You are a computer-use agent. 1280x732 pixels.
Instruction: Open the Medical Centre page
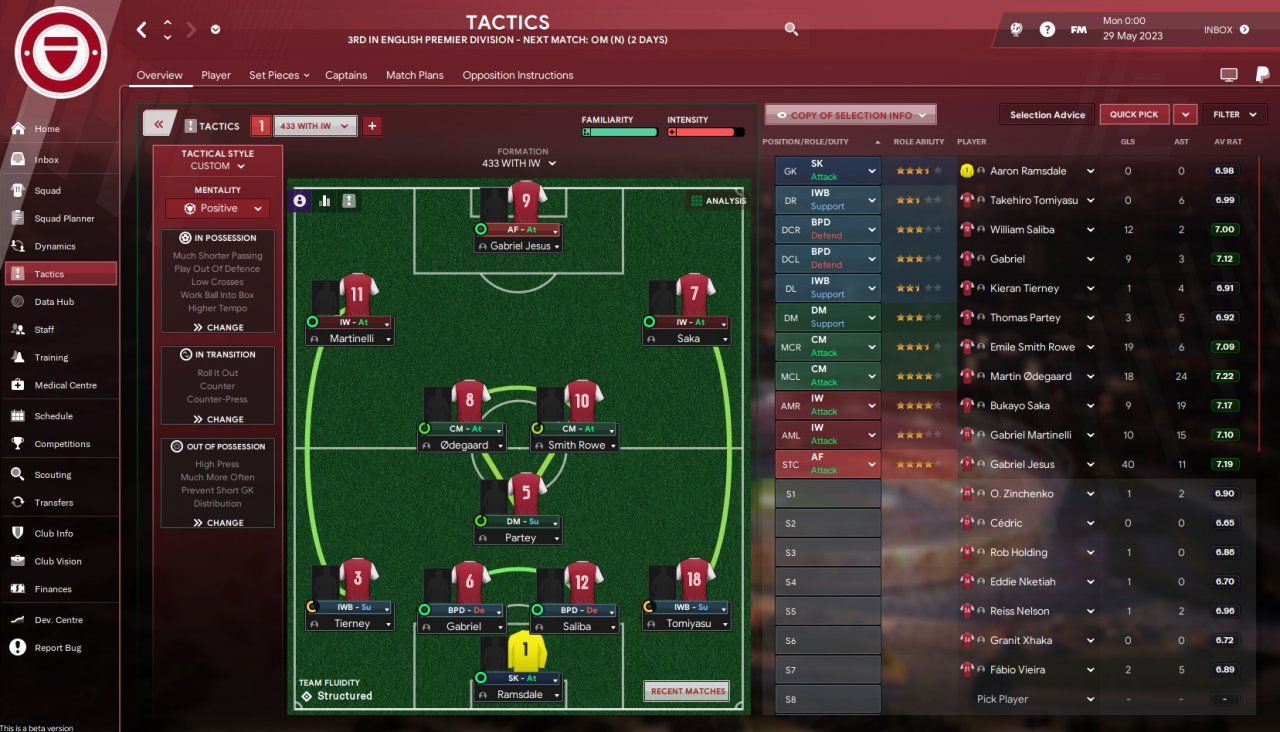point(65,385)
